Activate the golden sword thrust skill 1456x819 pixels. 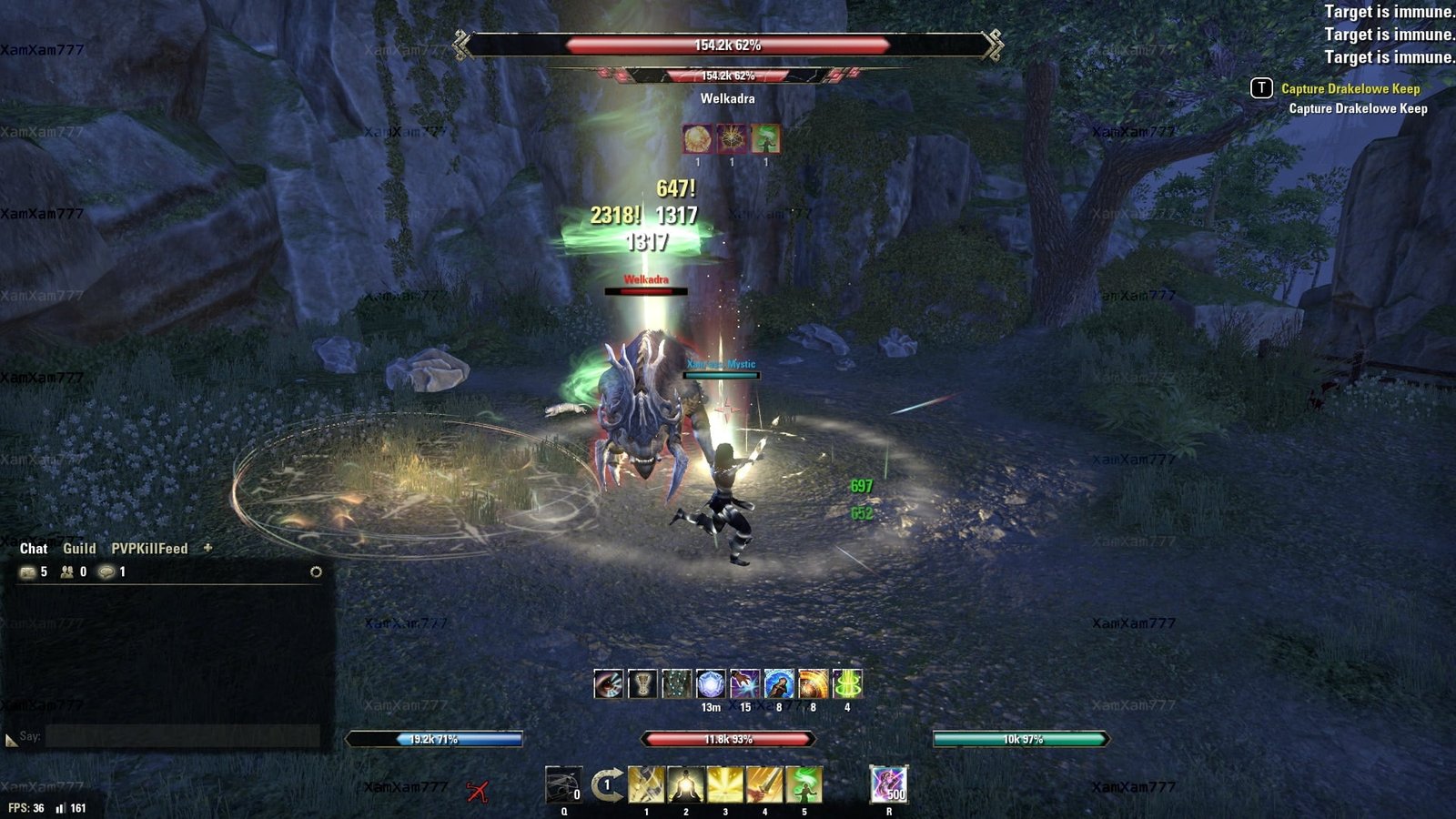coord(764,784)
